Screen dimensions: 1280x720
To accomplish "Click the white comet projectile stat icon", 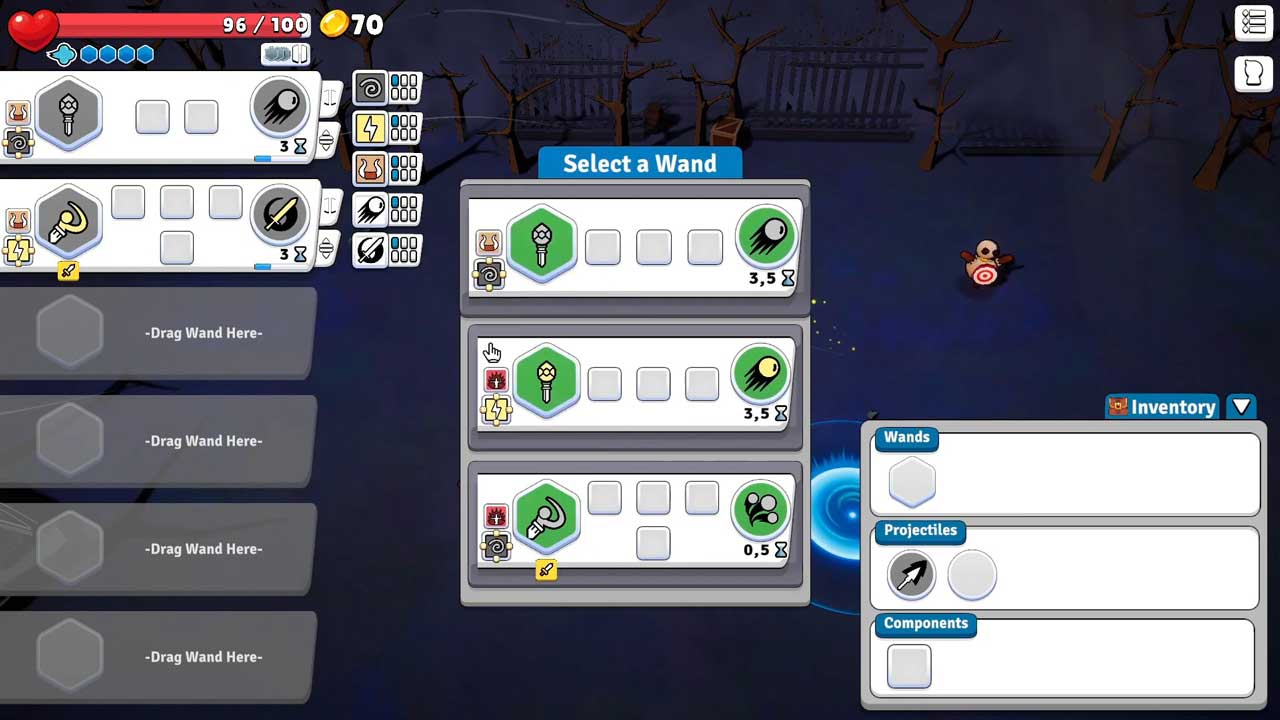I will click(370, 210).
